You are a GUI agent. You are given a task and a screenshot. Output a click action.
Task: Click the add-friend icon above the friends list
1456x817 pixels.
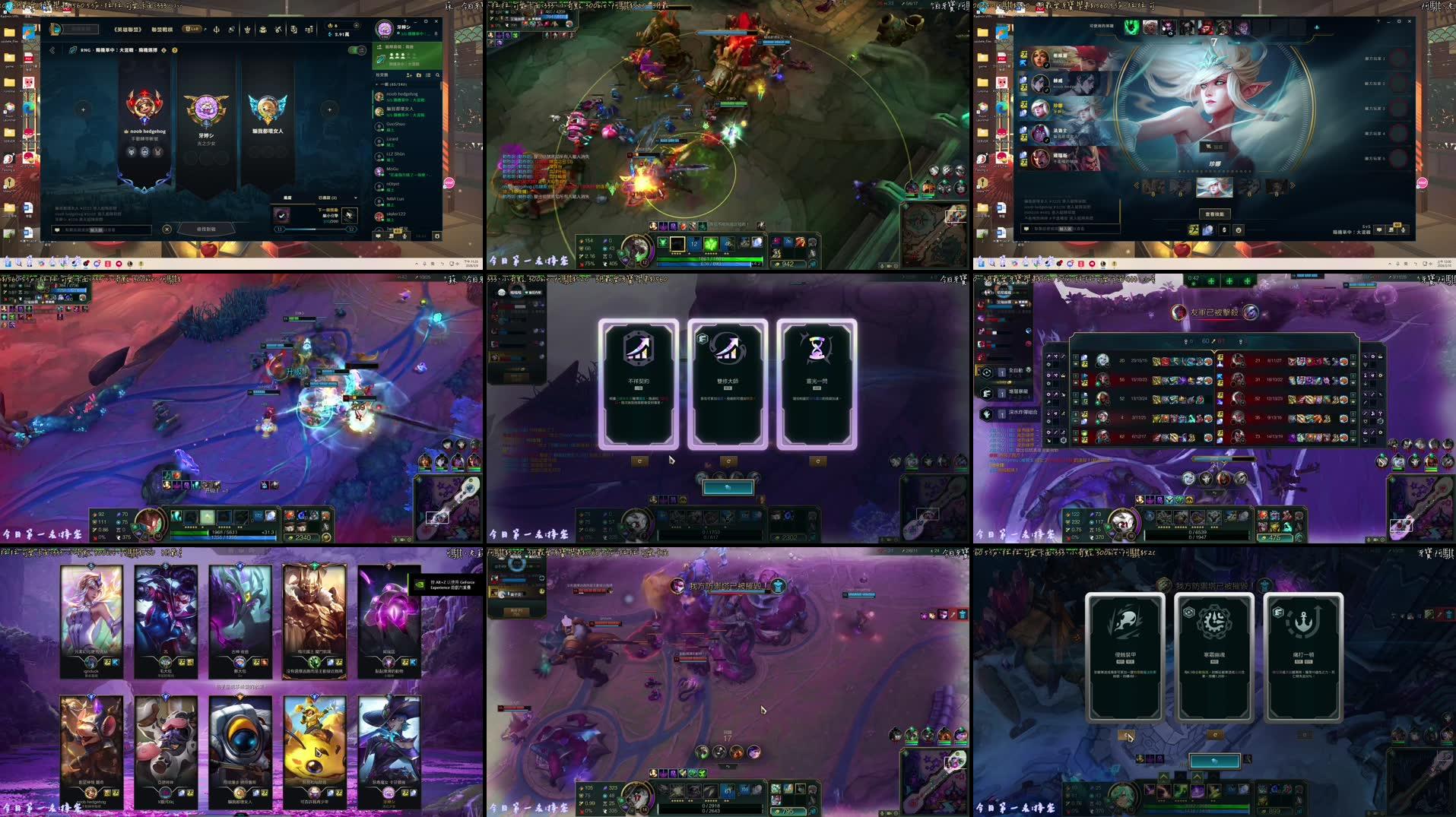(409, 75)
